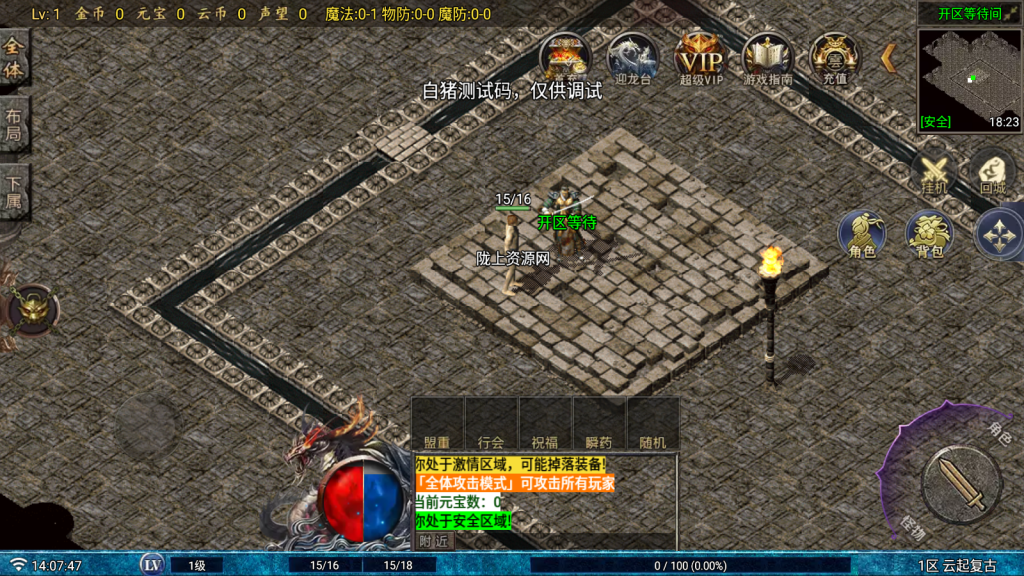Switch to the 下属 tab
This screenshot has height=576, width=1024.
pyautogui.click(x=14, y=194)
